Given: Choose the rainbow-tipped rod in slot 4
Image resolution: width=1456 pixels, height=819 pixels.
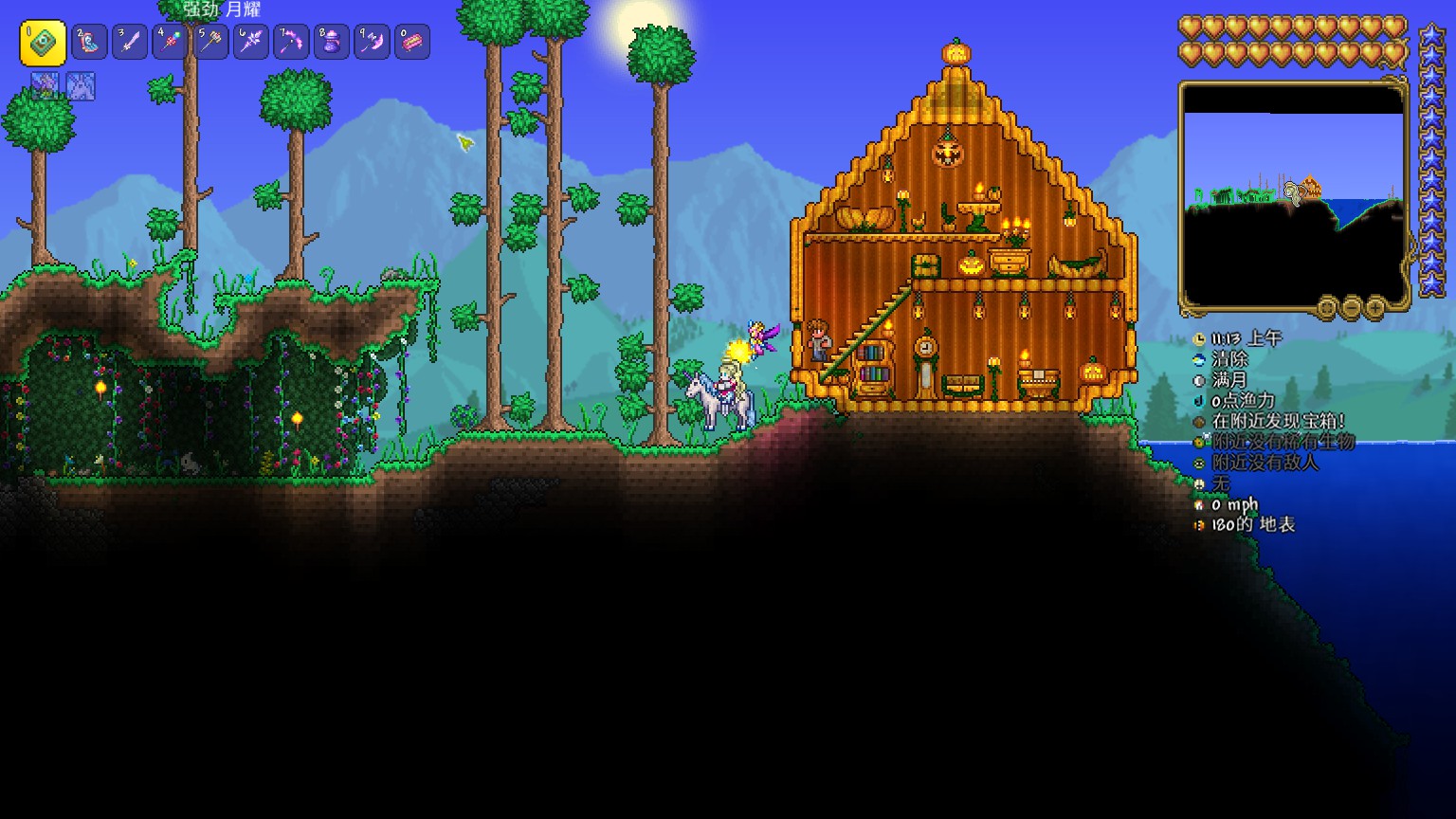Looking at the screenshot, I should pos(171,43).
